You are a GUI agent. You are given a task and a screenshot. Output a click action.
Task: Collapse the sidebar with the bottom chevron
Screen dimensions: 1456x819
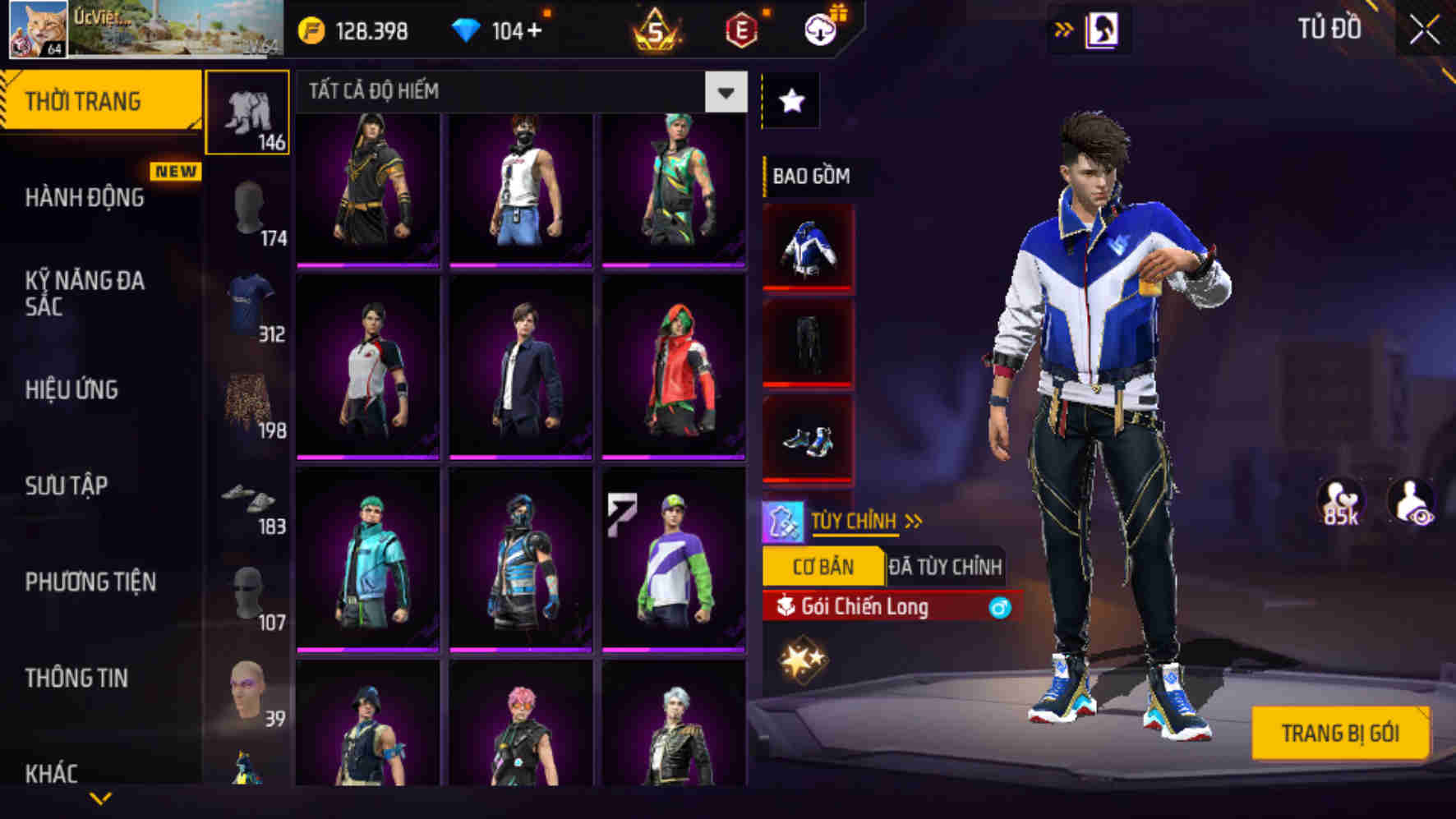tap(99, 799)
